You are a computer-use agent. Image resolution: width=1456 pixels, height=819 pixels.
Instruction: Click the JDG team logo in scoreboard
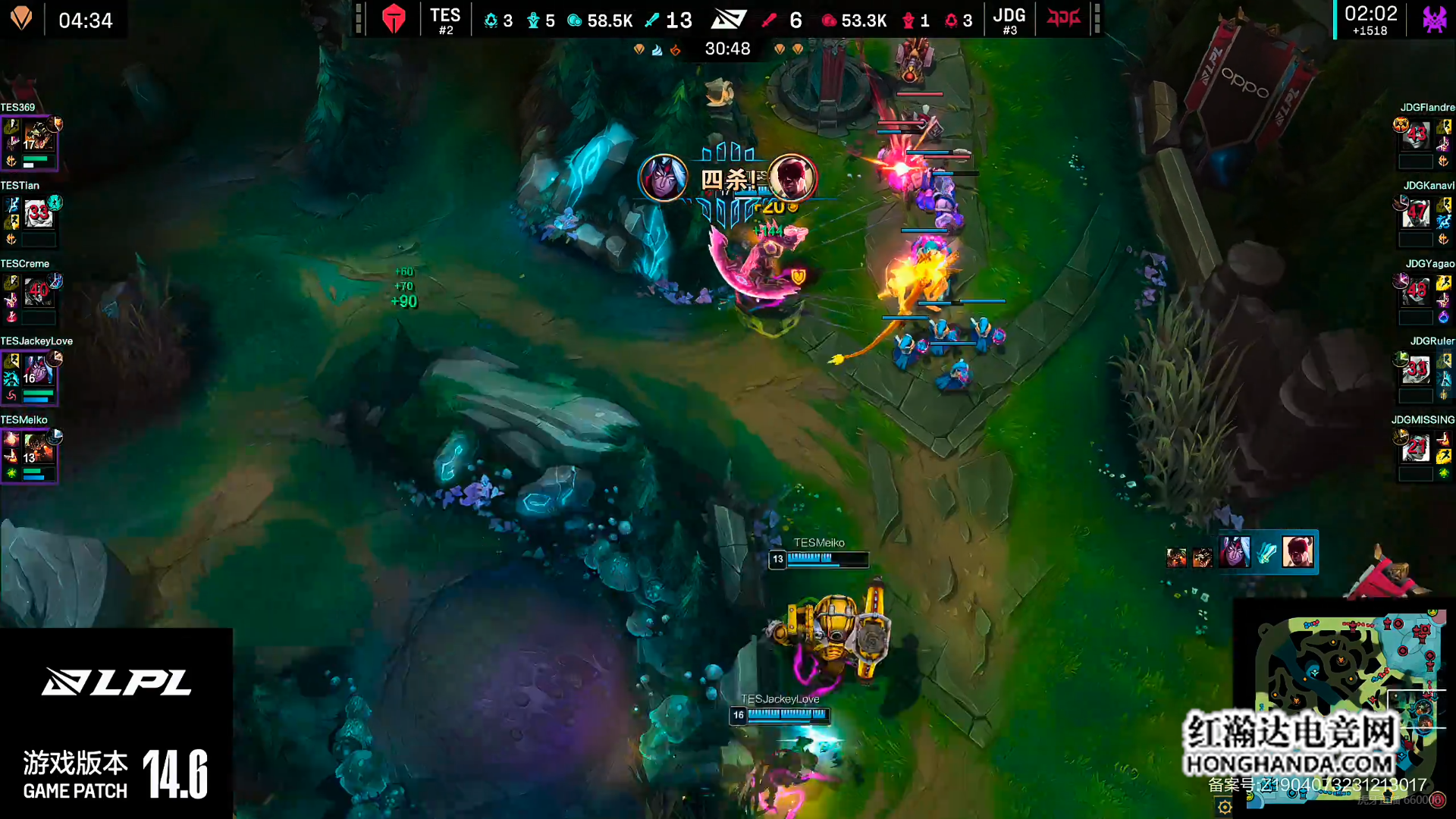pyautogui.click(x=1063, y=18)
